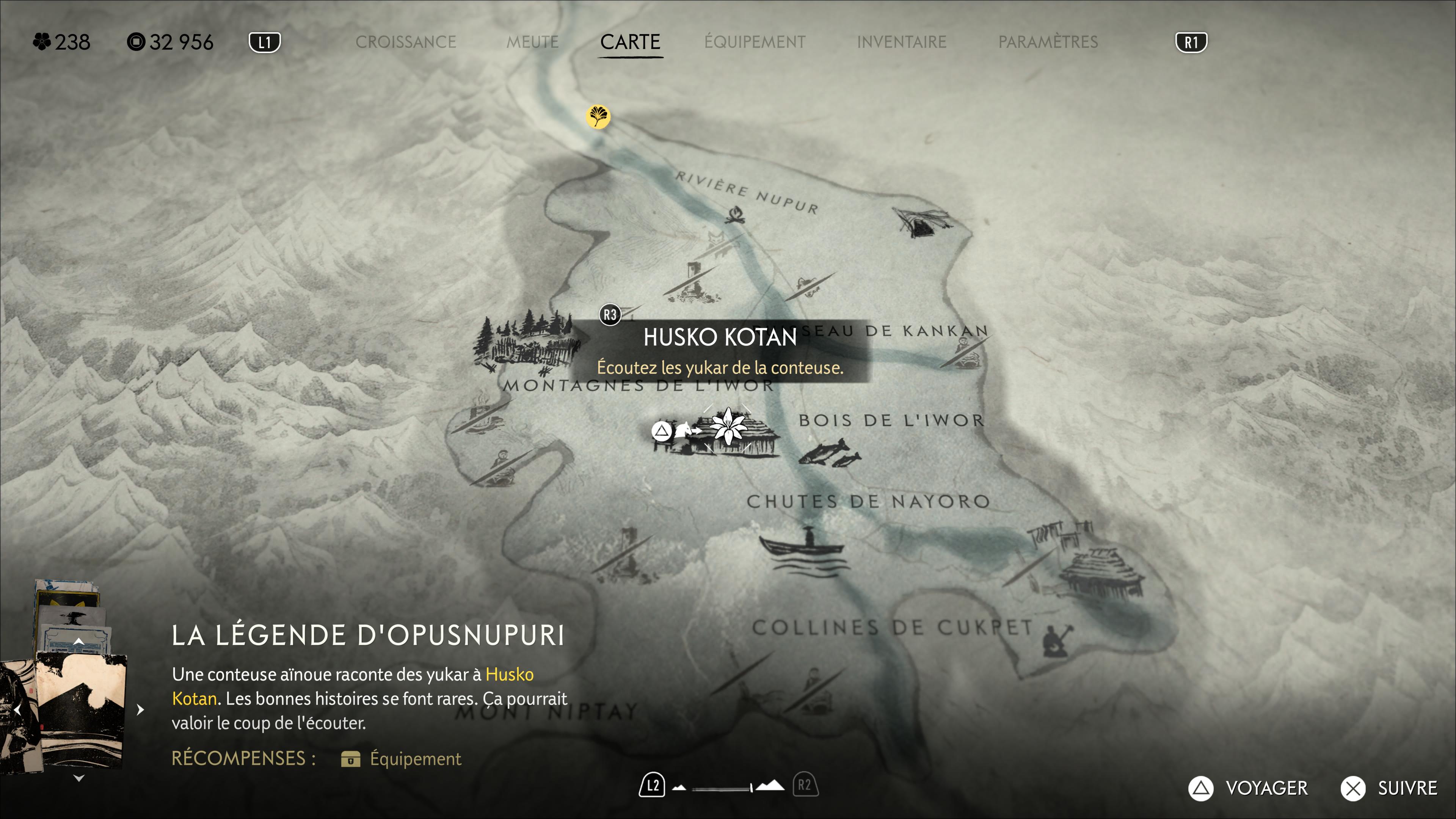The height and width of the screenshot is (819, 1456).
Task: Show the Inventaire tab
Action: [x=902, y=42]
